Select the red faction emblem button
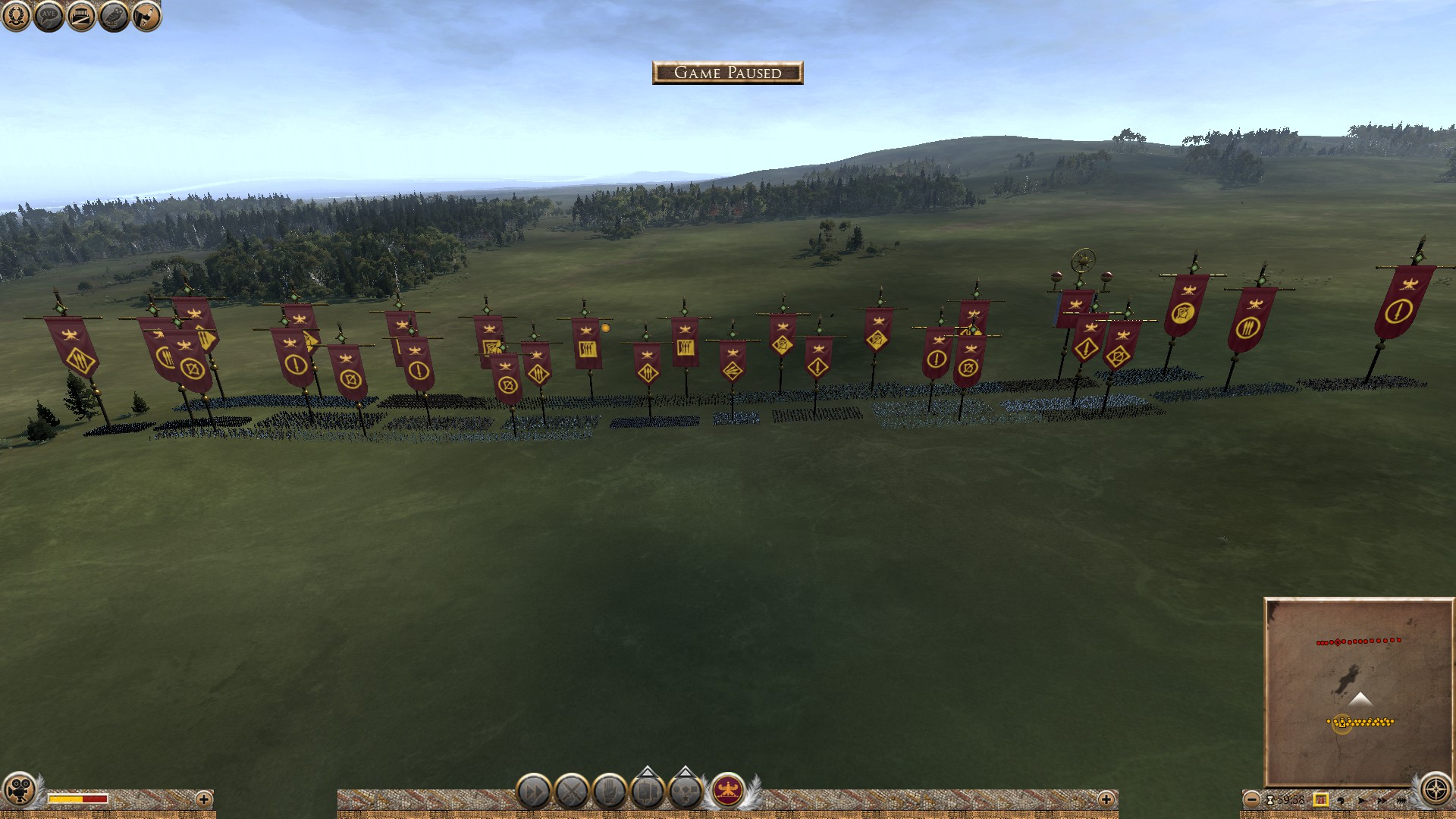The width and height of the screenshot is (1456, 819). (728, 792)
